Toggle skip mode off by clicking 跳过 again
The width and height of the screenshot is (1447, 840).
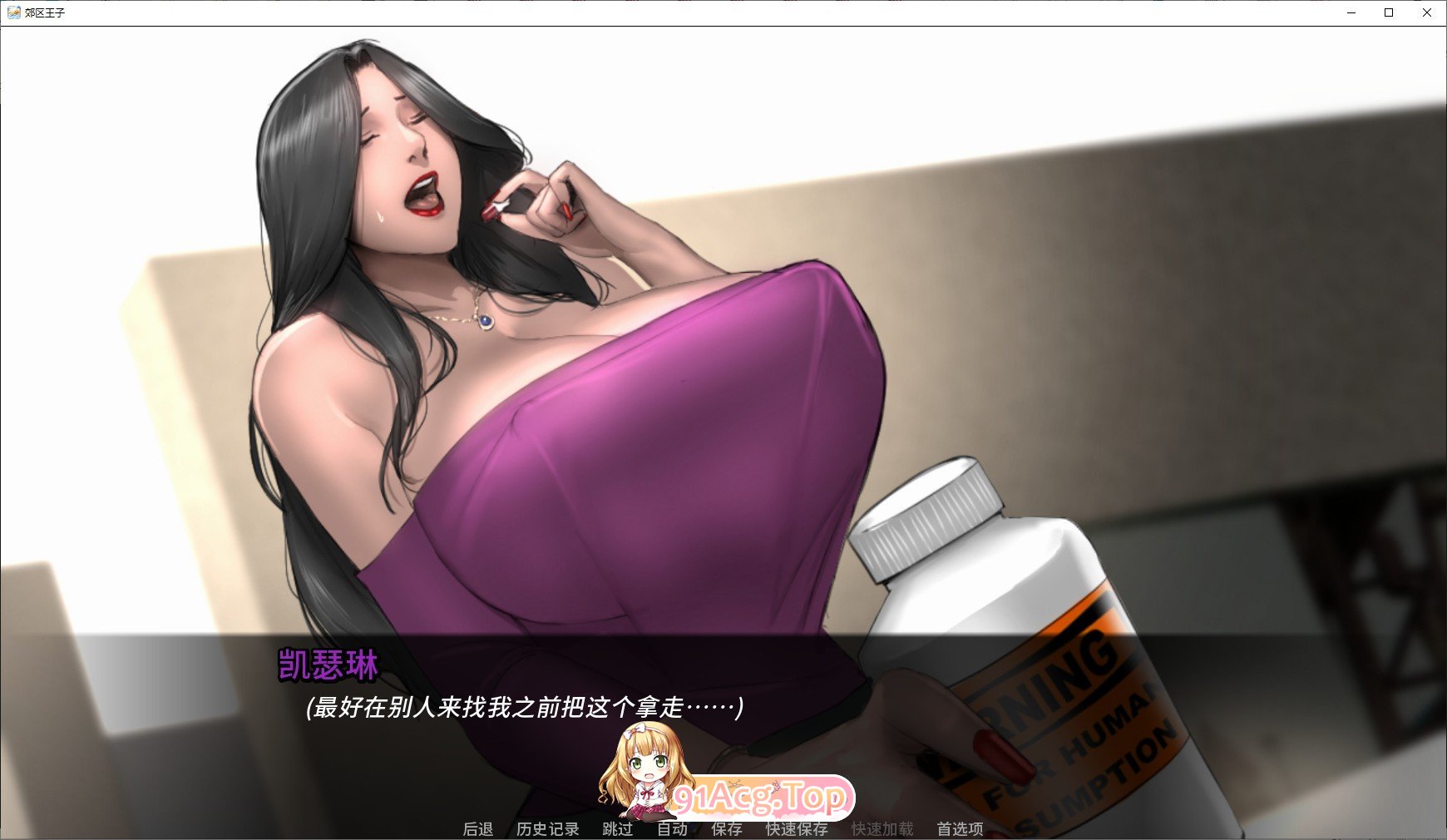617,829
